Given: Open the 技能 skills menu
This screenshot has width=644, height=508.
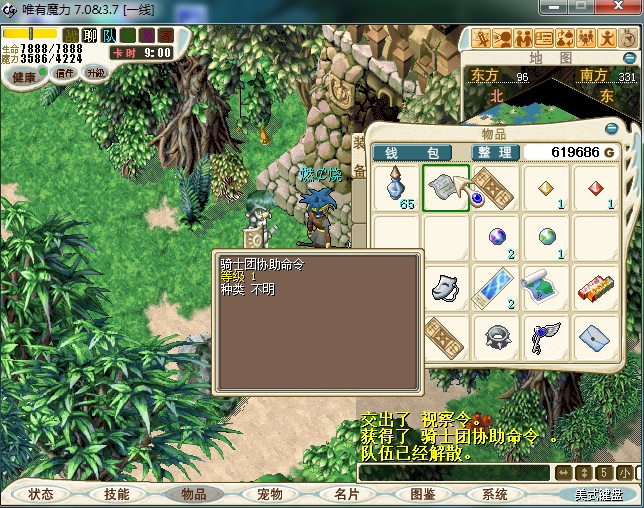Looking at the screenshot, I should pos(116,494).
